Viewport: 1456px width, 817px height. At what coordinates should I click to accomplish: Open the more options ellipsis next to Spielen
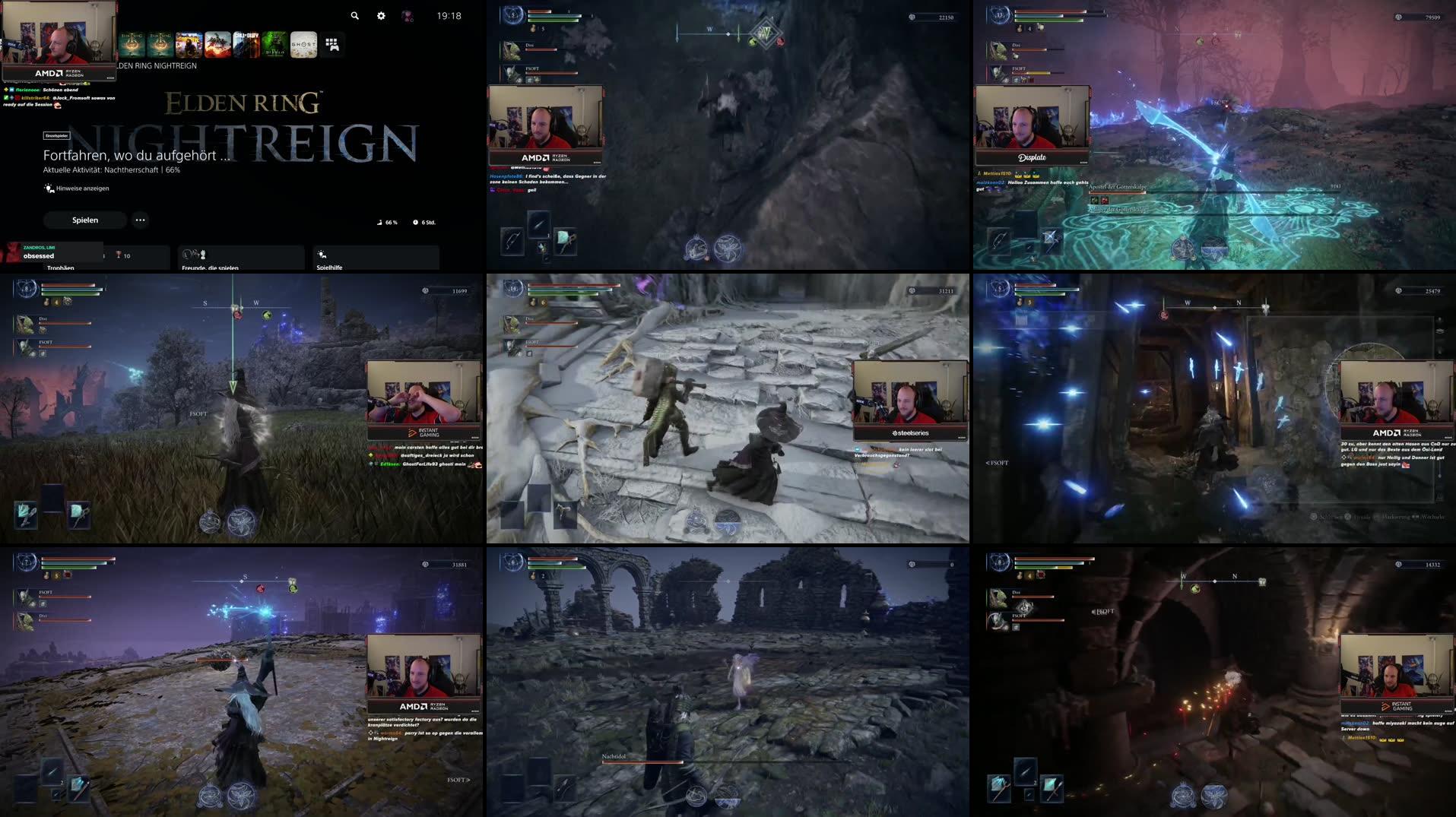point(140,220)
